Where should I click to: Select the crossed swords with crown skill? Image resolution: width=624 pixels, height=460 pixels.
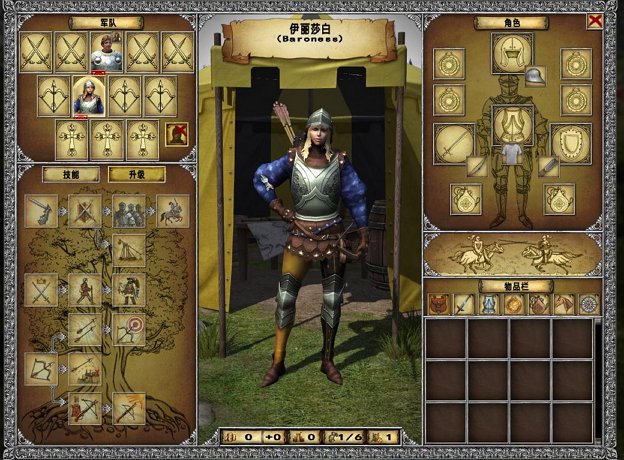pos(41,291)
